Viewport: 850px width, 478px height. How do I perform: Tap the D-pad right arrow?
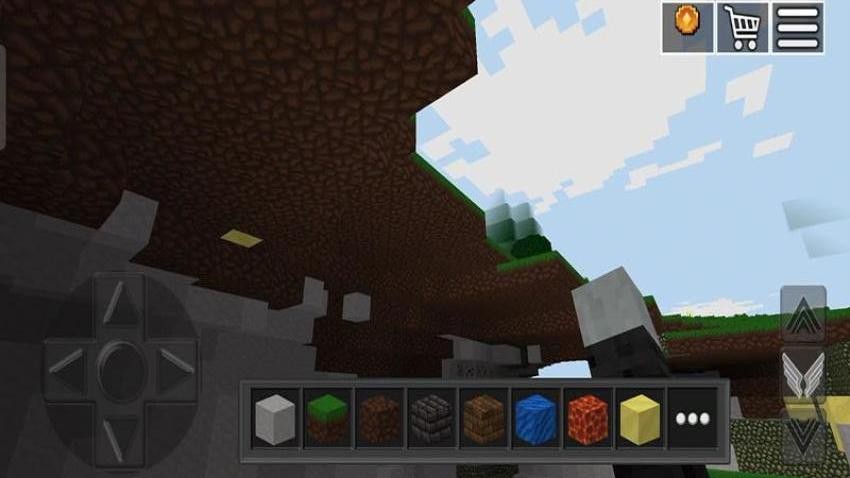coord(174,357)
